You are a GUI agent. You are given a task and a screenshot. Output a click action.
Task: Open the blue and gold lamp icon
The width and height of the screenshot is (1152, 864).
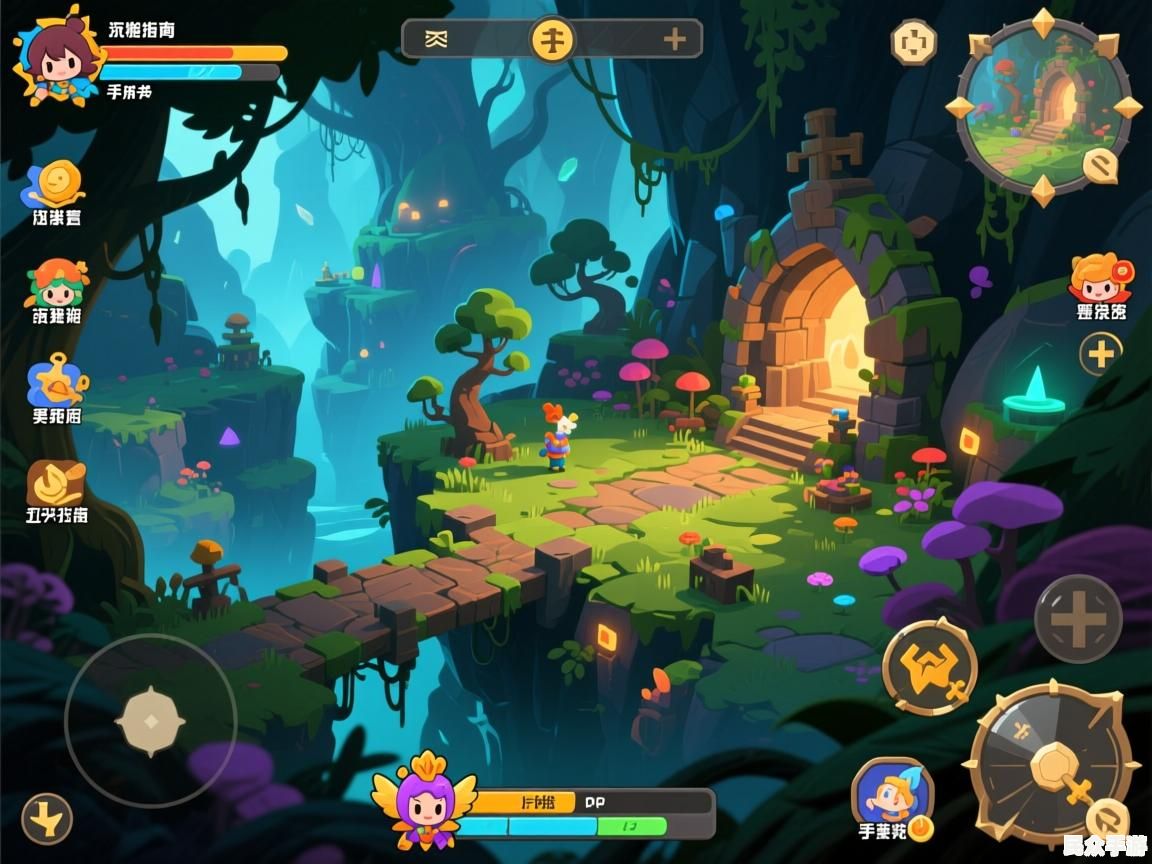pyautogui.click(x=56, y=380)
